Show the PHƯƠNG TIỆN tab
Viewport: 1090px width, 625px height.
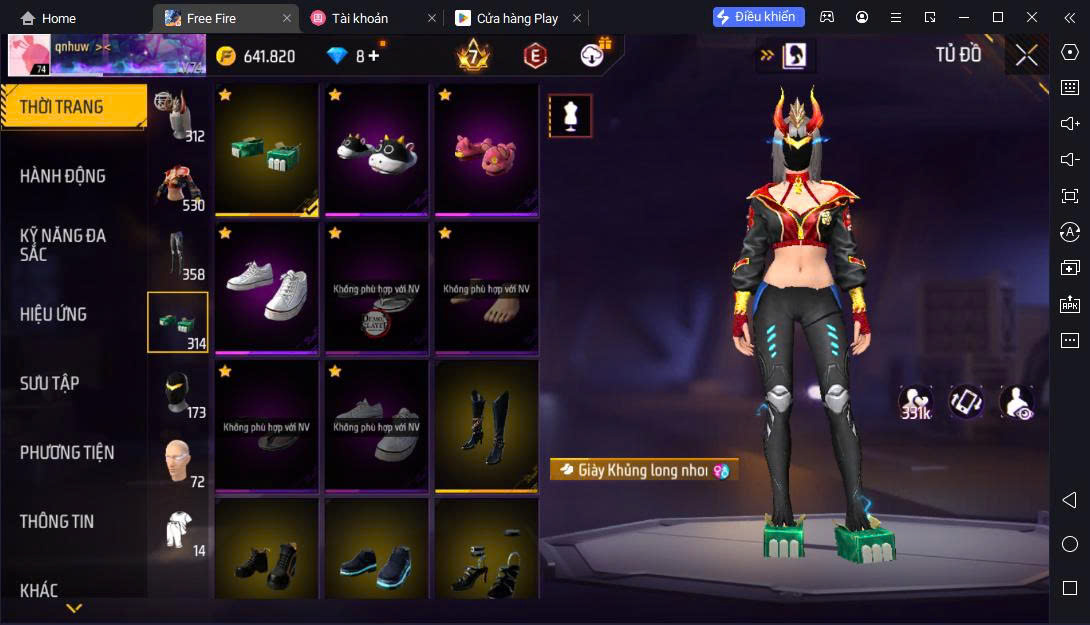[x=67, y=452]
